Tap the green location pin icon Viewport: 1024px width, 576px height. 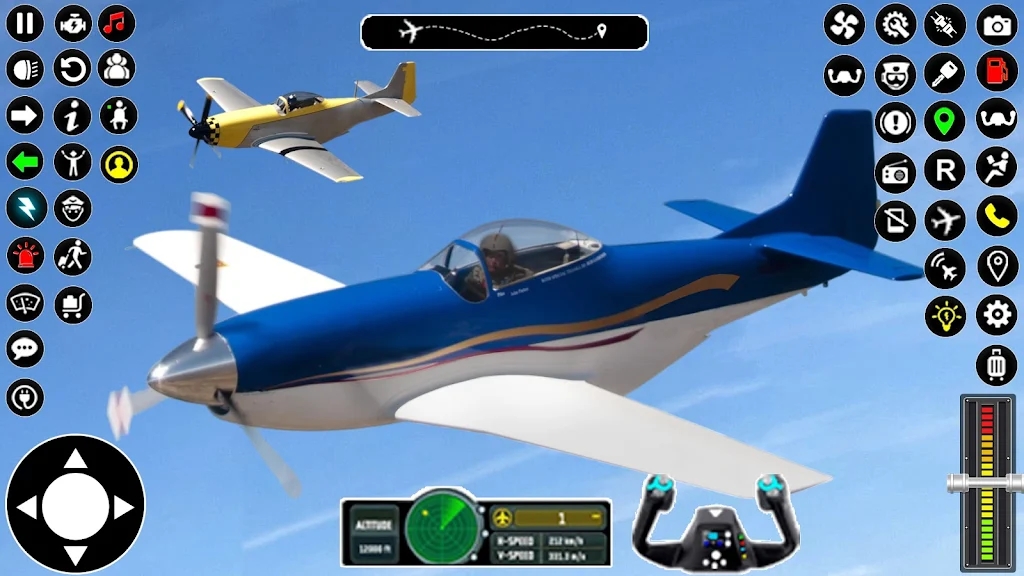944,121
